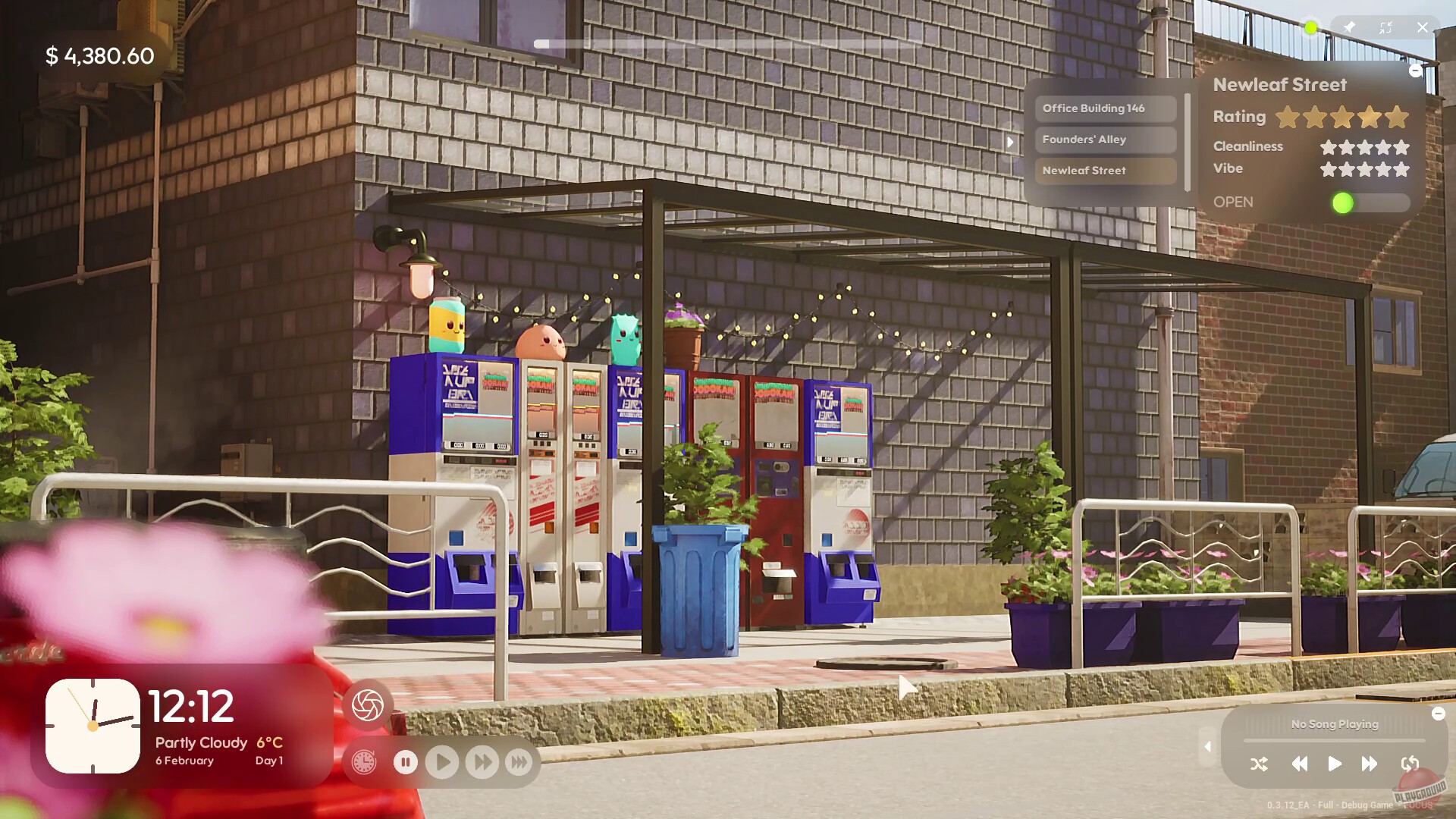Click the green status dot near the top toolbar

[x=1310, y=29]
